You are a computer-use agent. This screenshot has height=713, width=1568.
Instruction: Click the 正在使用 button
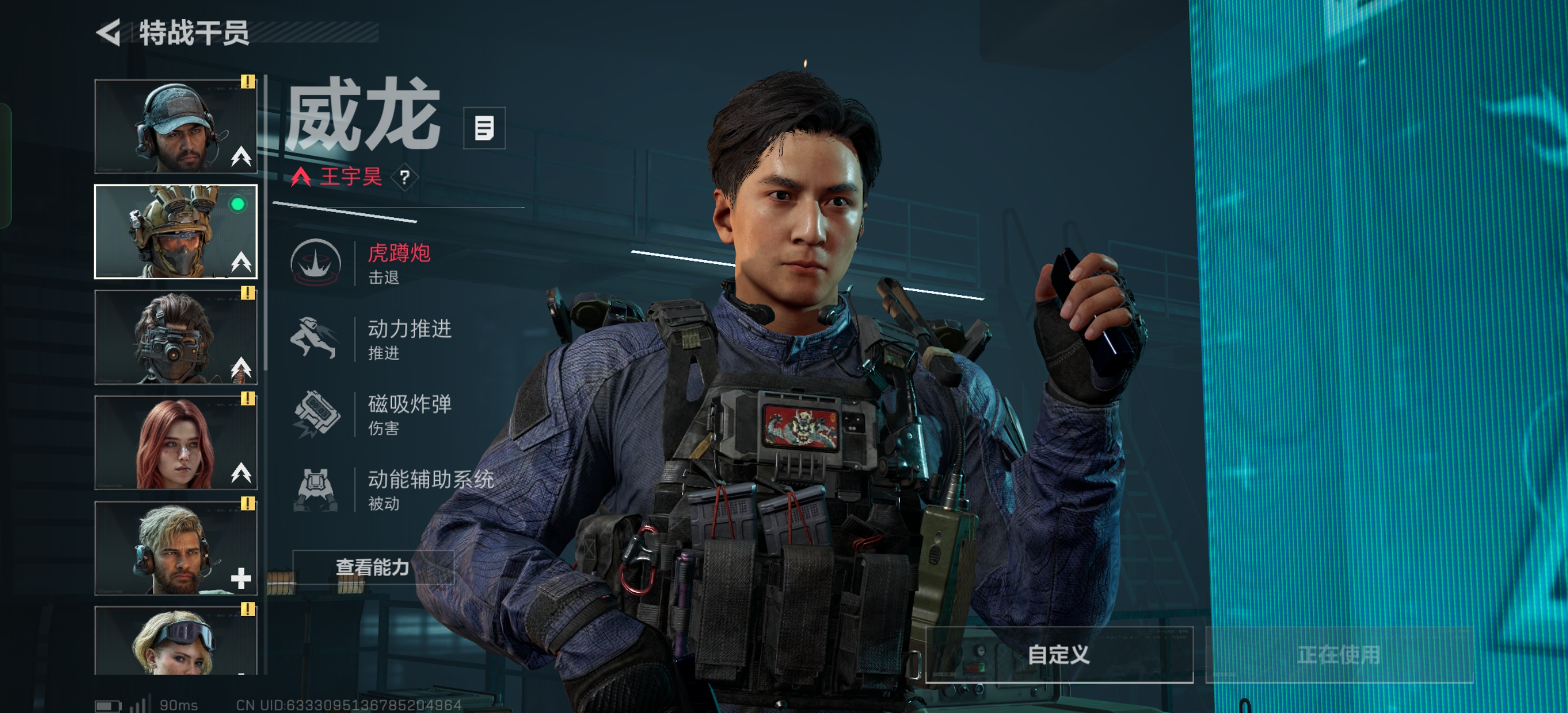tap(1338, 654)
